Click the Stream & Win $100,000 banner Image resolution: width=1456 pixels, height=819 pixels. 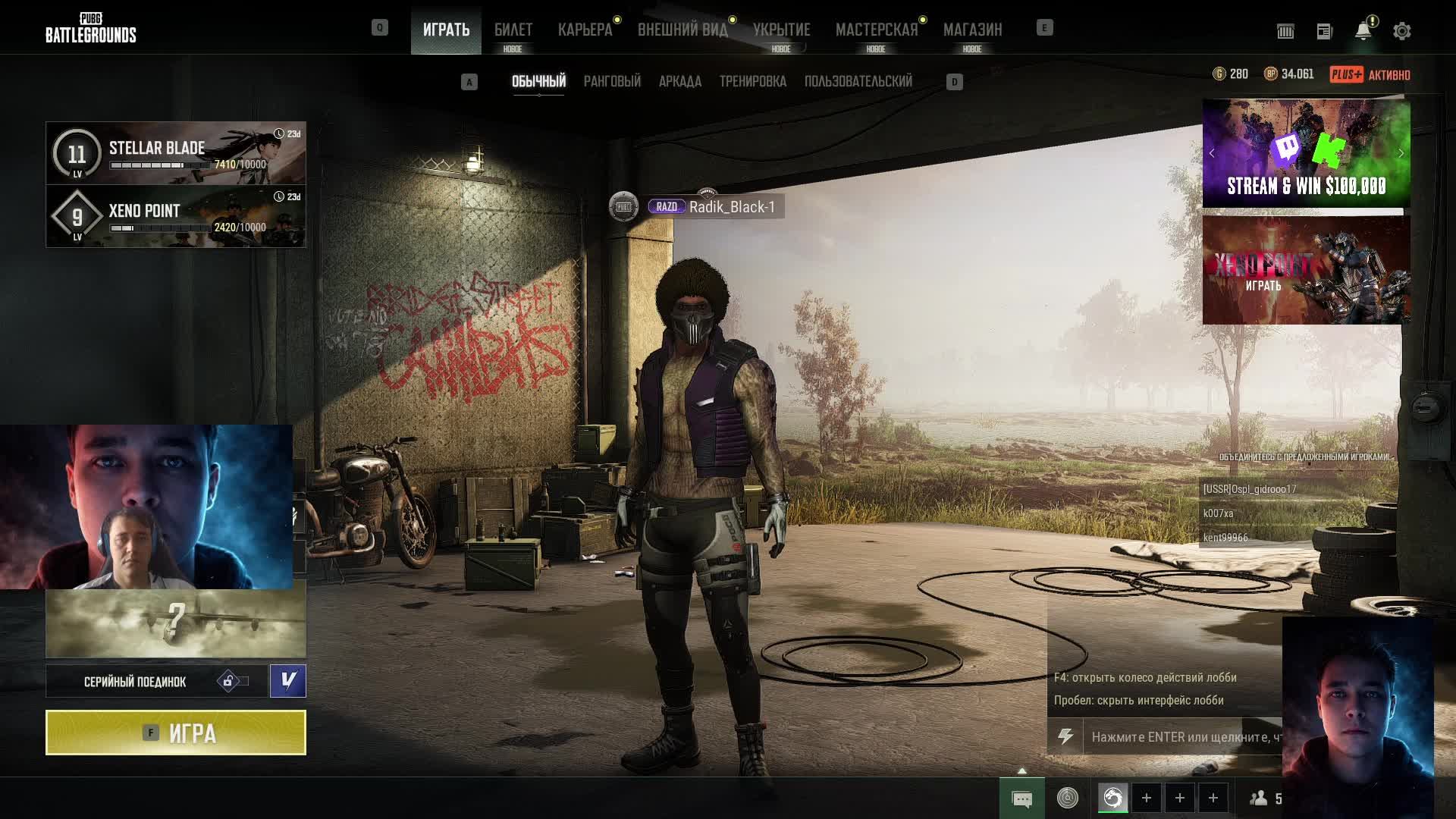[1306, 153]
